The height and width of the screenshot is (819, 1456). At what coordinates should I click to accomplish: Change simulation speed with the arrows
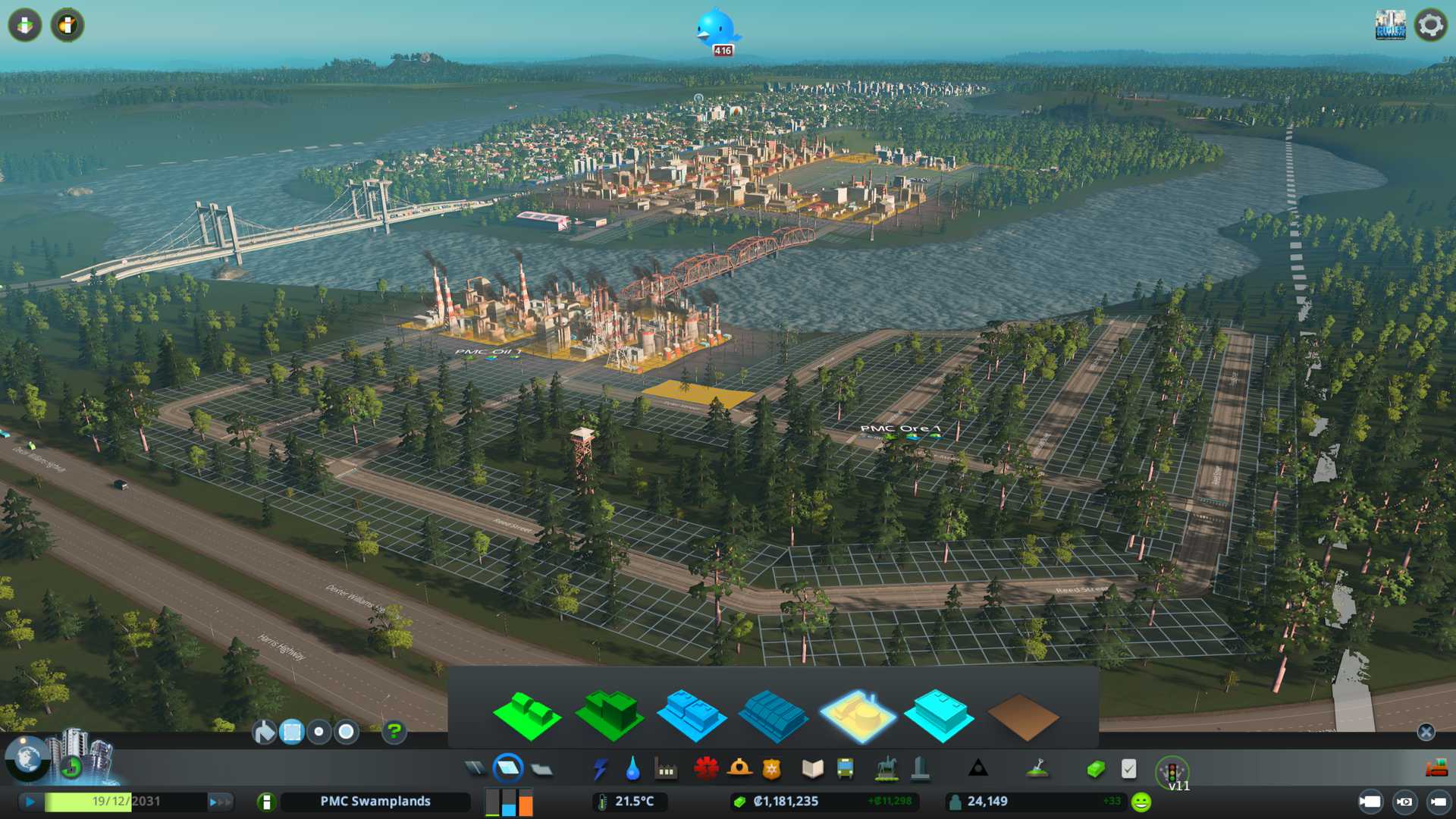click(x=220, y=802)
